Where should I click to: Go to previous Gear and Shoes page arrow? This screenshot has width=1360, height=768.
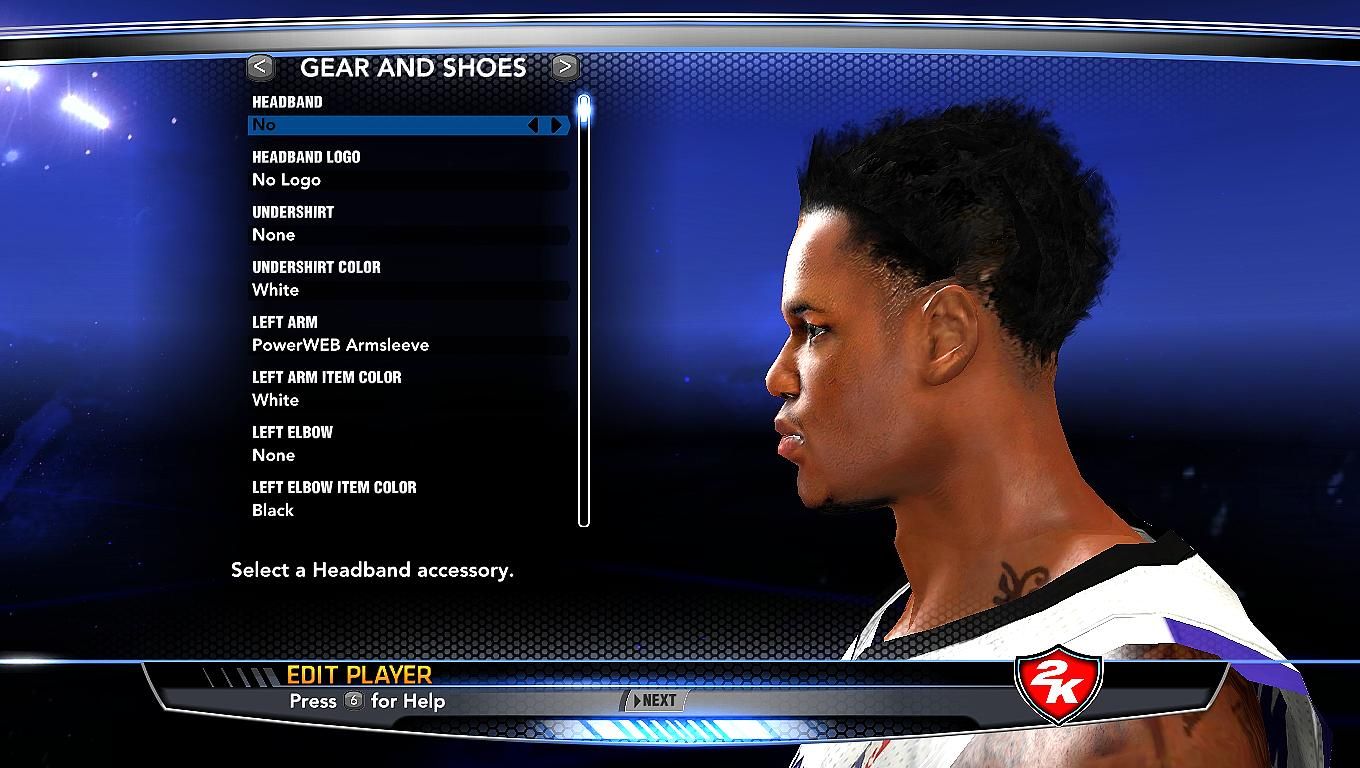pos(260,67)
